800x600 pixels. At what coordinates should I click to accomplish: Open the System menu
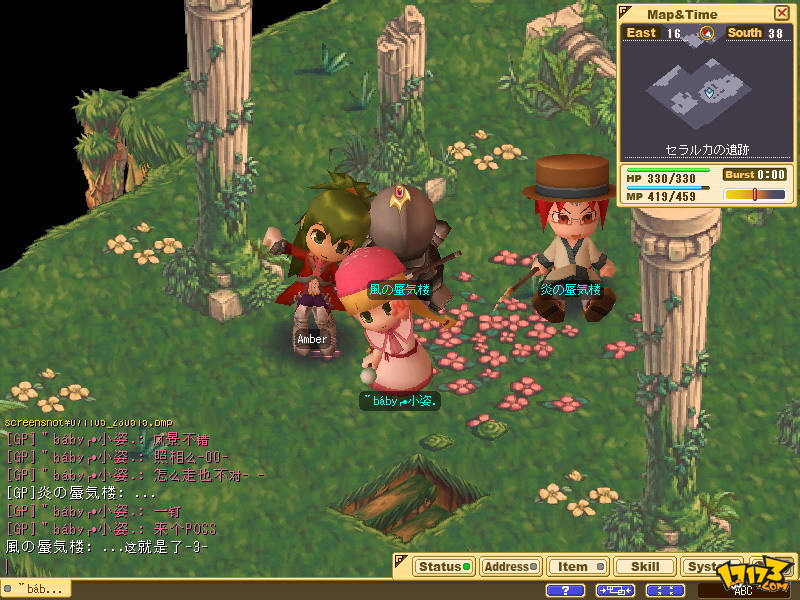(x=707, y=566)
